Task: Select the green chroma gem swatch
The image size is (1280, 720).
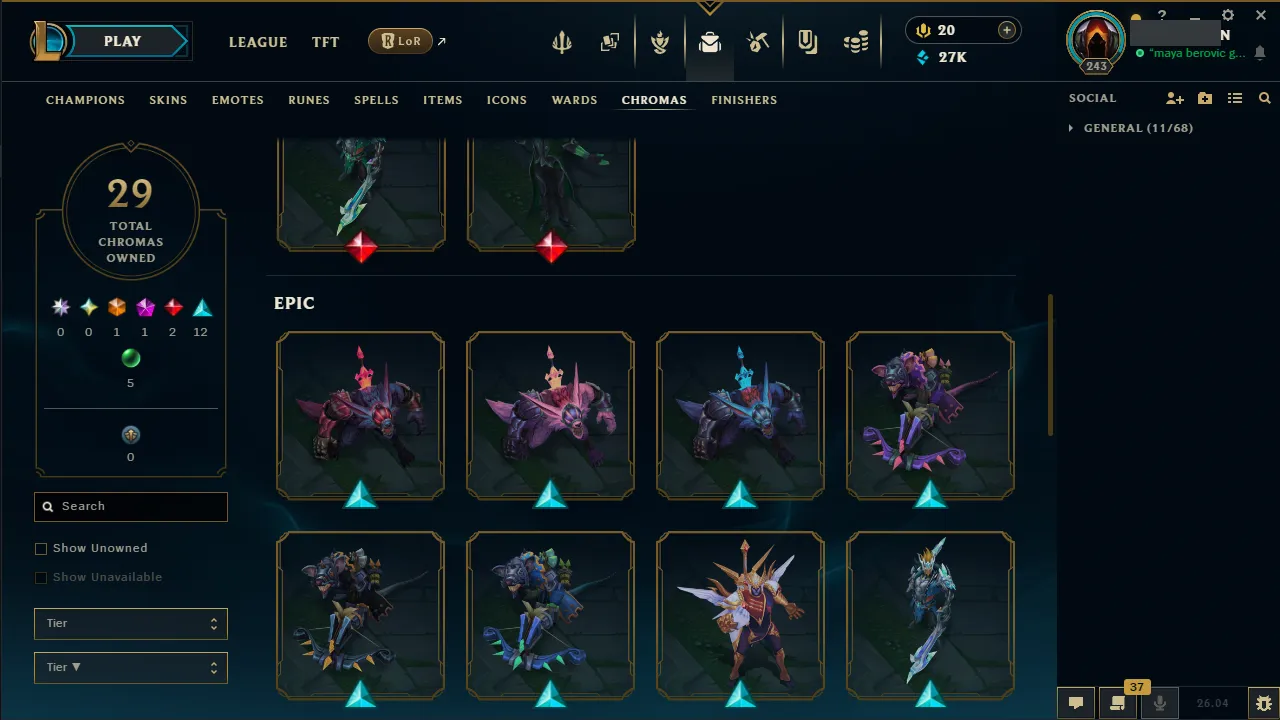Action: pyautogui.click(x=130, y=358)
